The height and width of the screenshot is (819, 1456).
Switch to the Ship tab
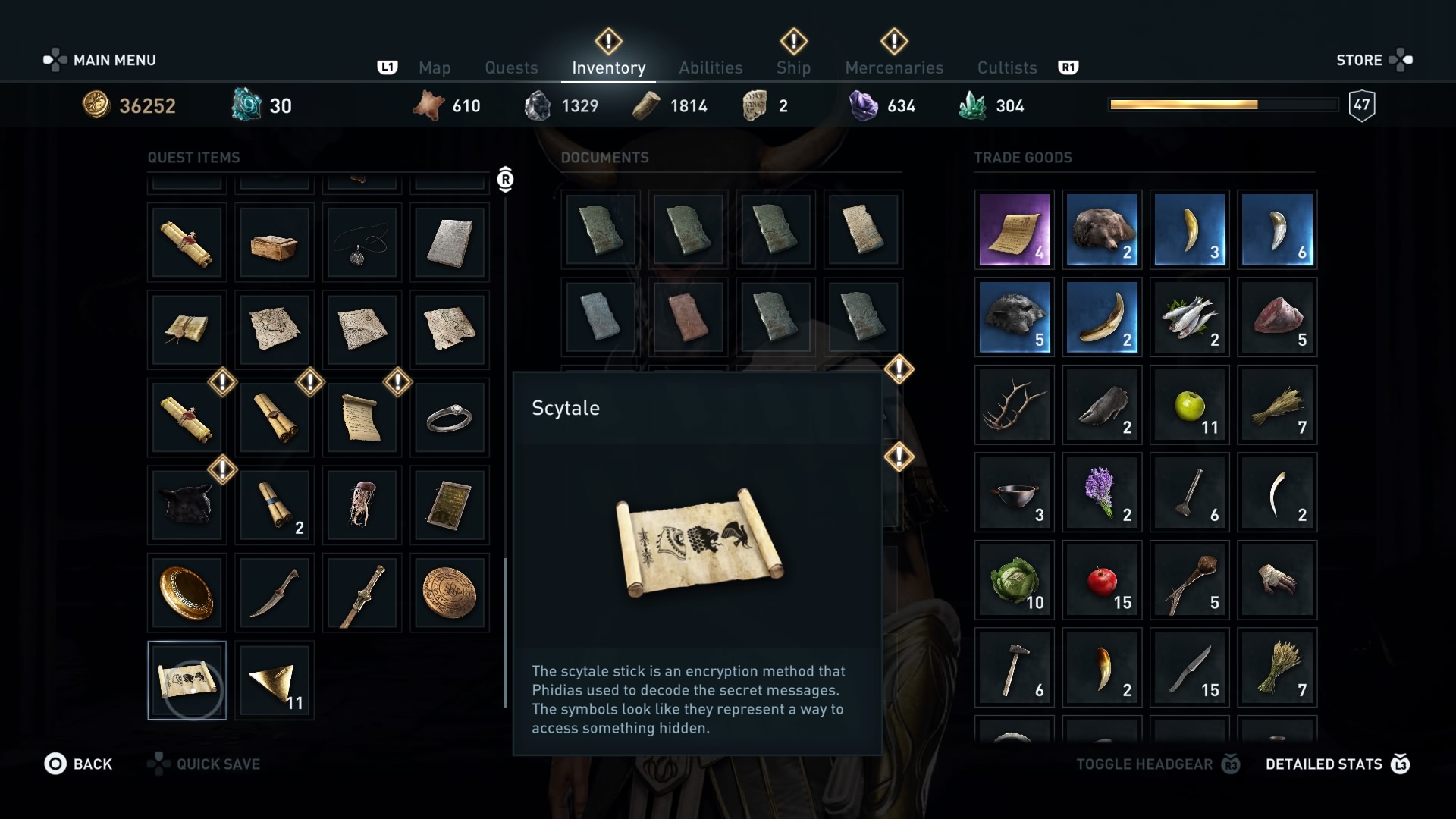click(793, 67)
